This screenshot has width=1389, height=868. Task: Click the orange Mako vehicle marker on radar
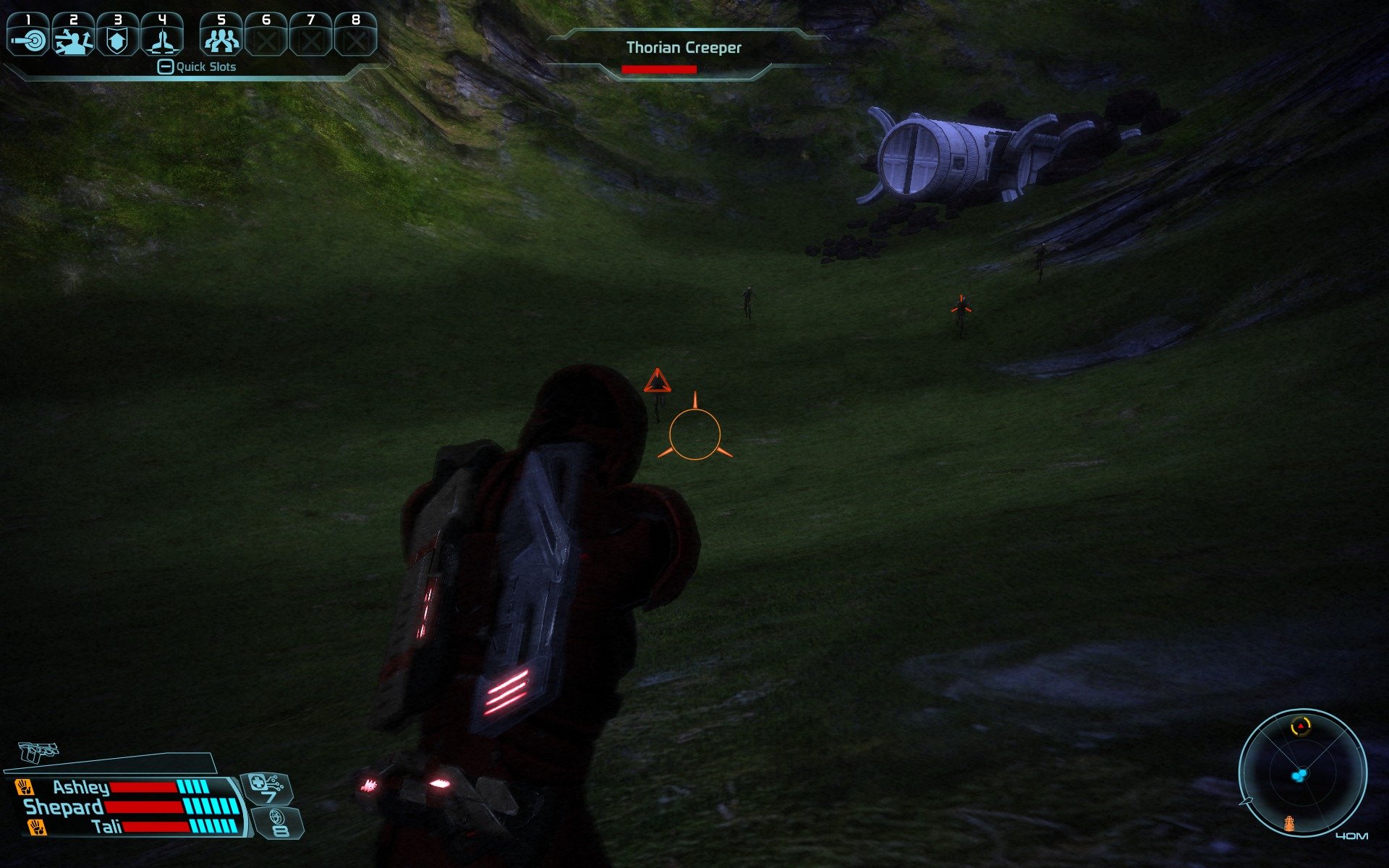1288,823
